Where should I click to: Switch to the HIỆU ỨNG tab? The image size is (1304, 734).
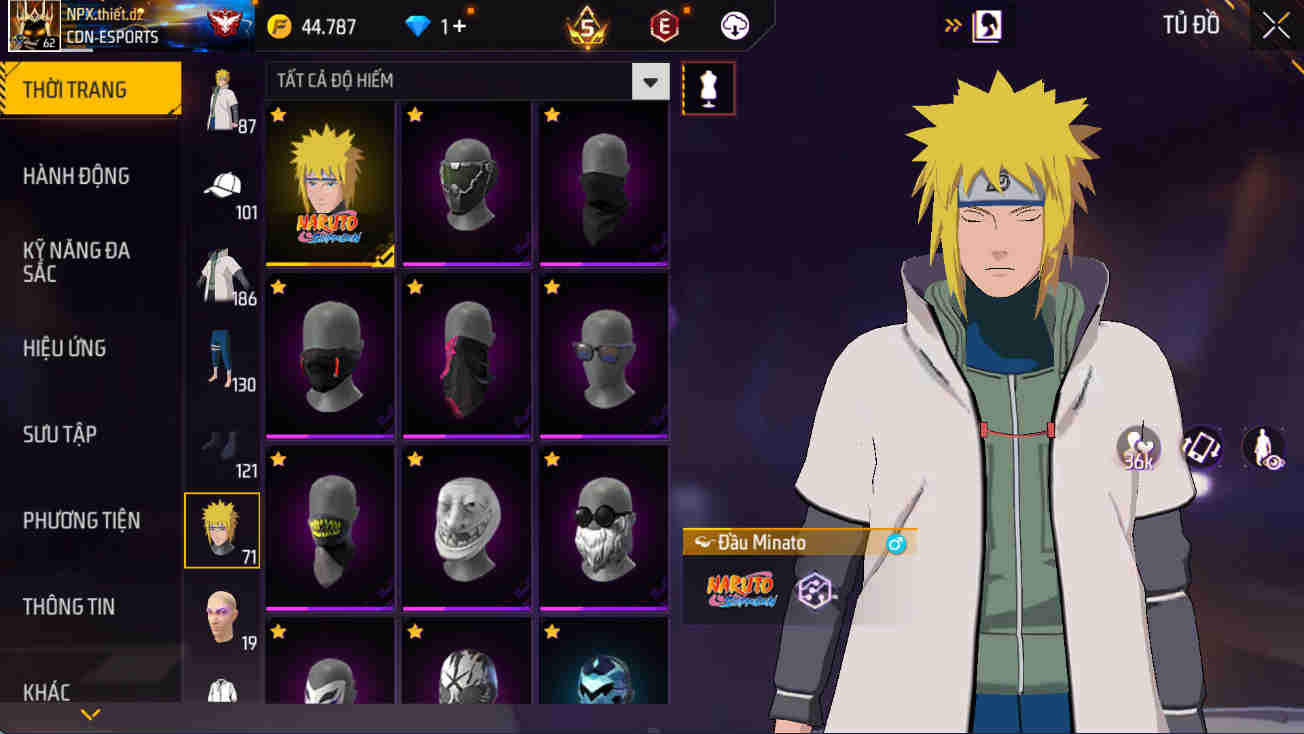click(64, 347)
